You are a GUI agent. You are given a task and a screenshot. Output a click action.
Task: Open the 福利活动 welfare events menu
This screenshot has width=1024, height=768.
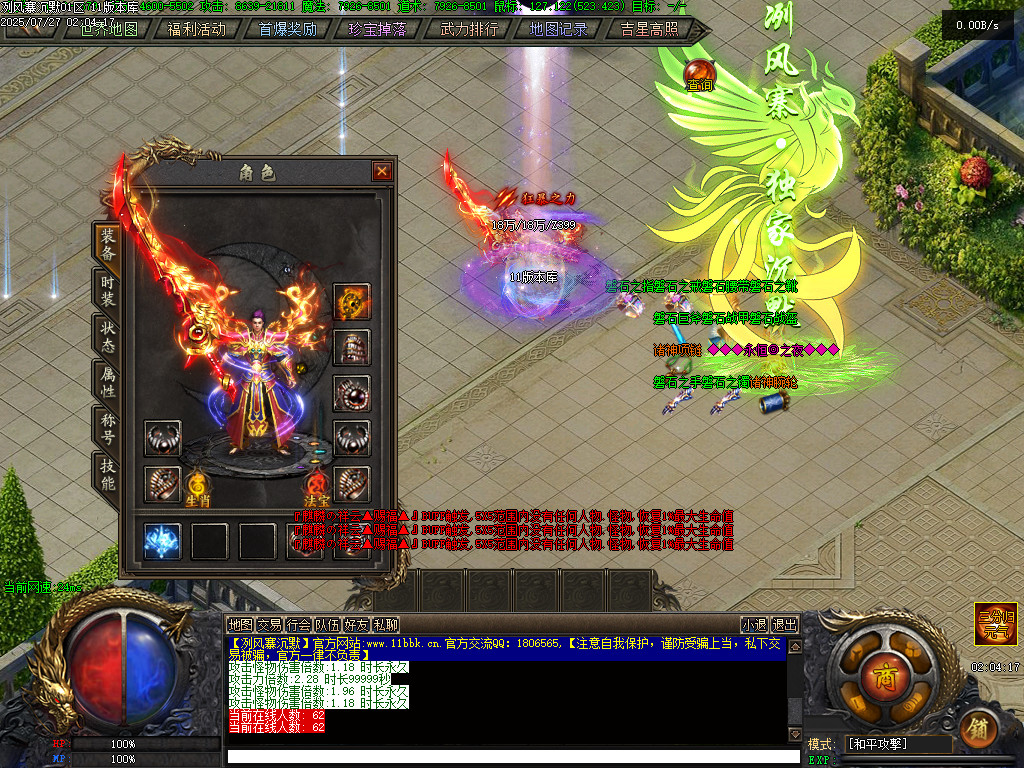(x=197, y=29)
